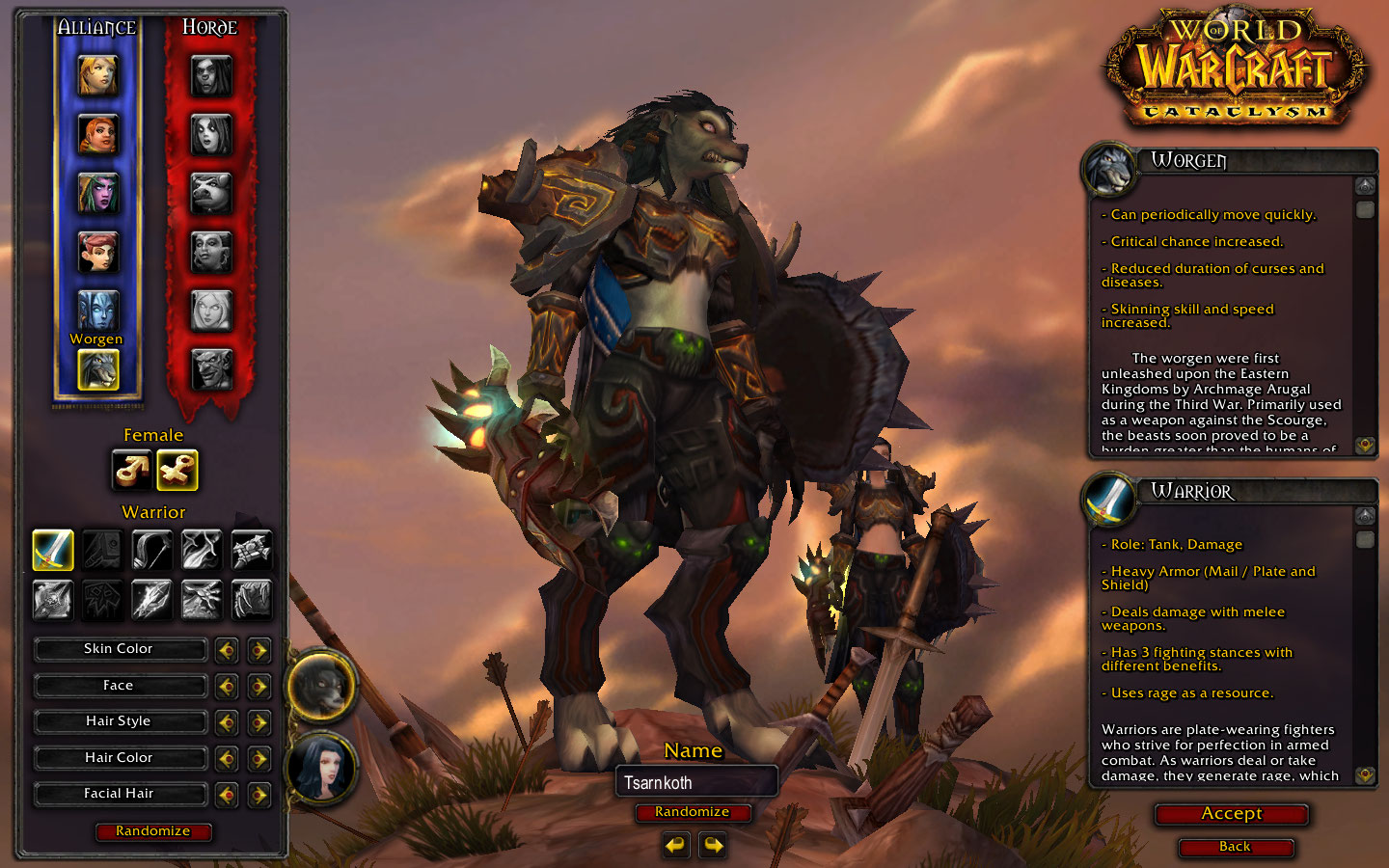Switch to the Male gender
Viewport: 1389px width, 868px height.
132,471
